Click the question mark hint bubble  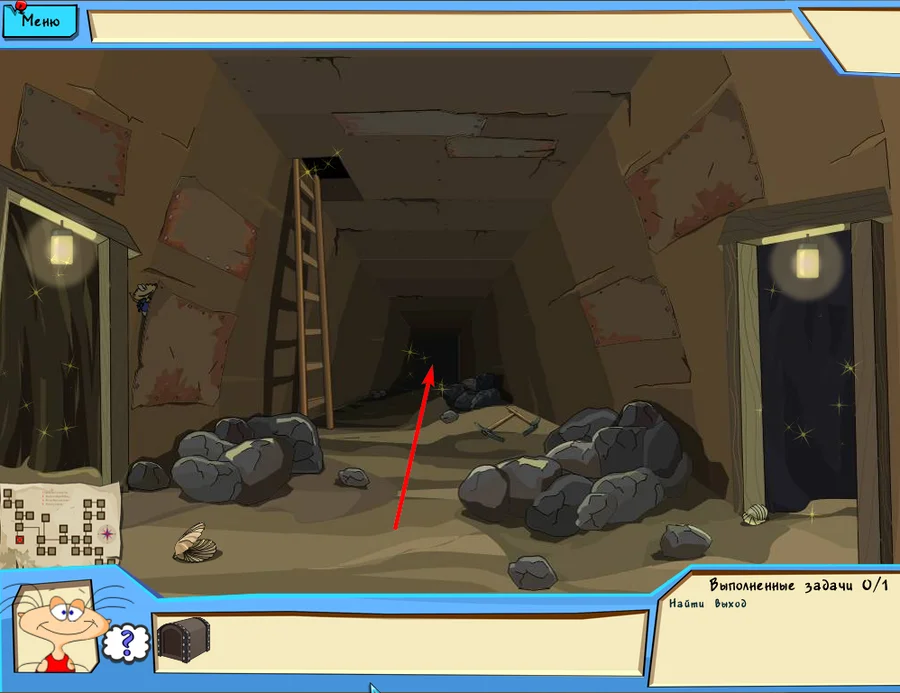tap(126, 642)
